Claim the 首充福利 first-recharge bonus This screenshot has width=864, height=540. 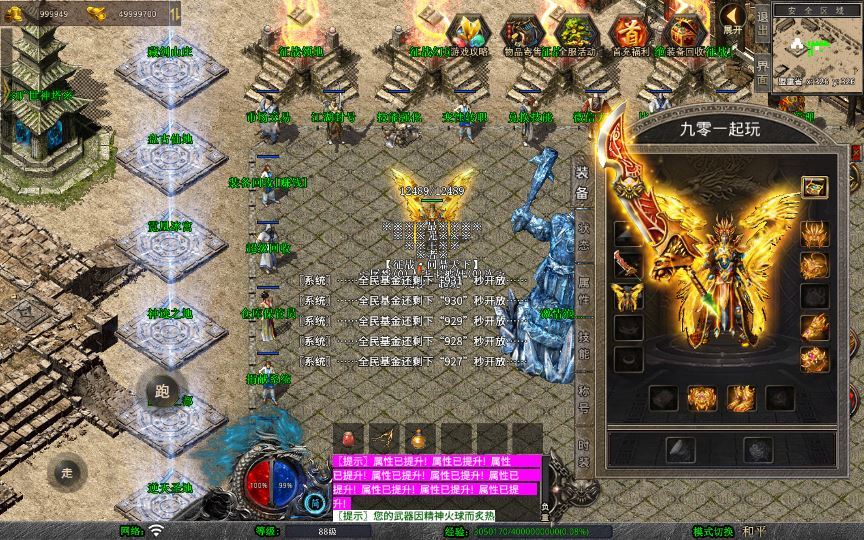point(629,33)
